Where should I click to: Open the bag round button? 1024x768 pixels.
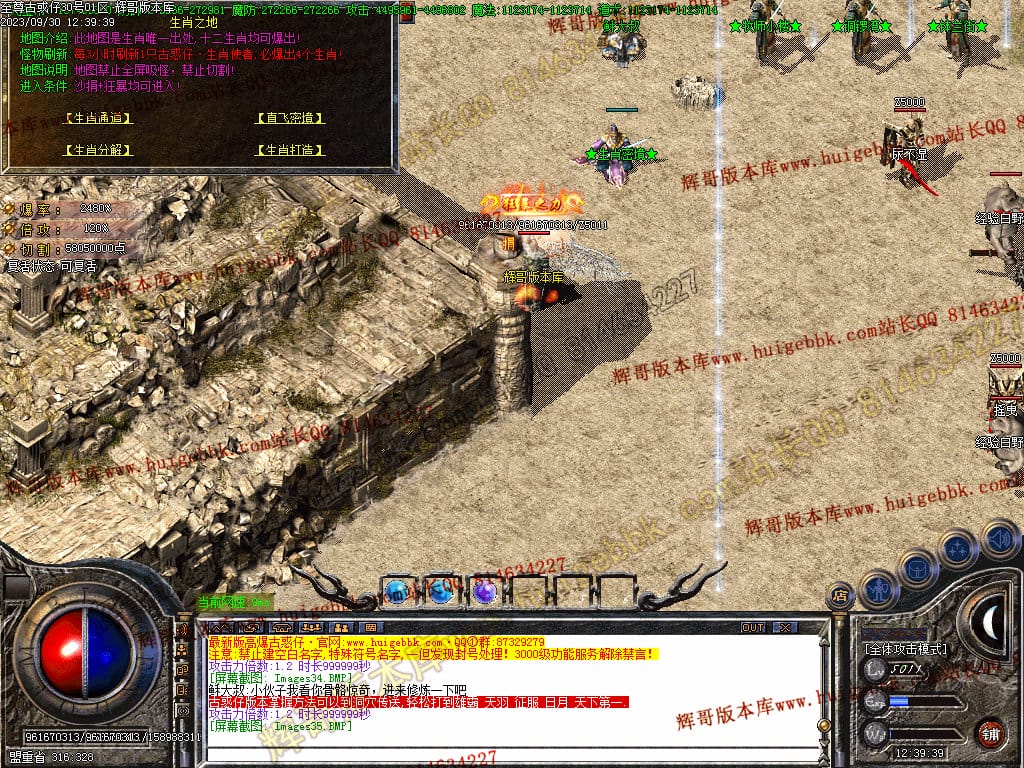(x=917, y=567)
